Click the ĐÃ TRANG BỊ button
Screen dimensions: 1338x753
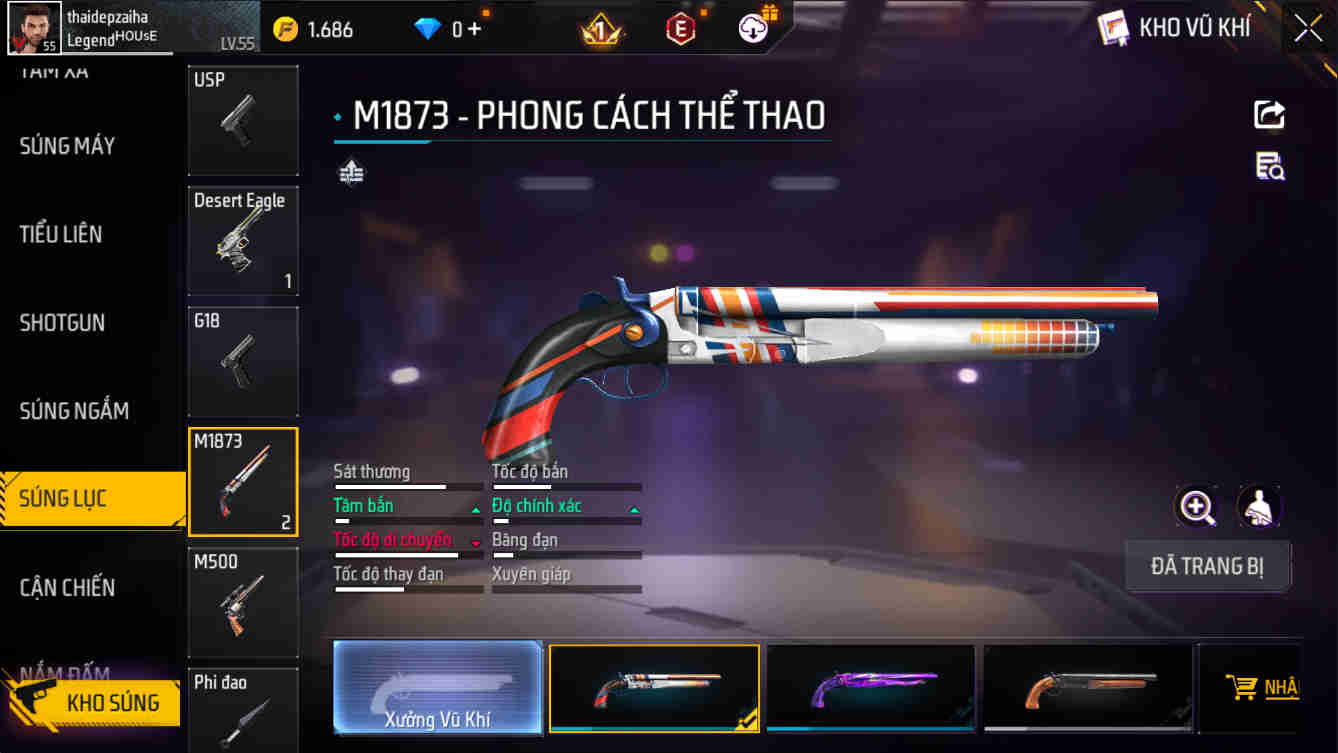tap(1207, 567)
